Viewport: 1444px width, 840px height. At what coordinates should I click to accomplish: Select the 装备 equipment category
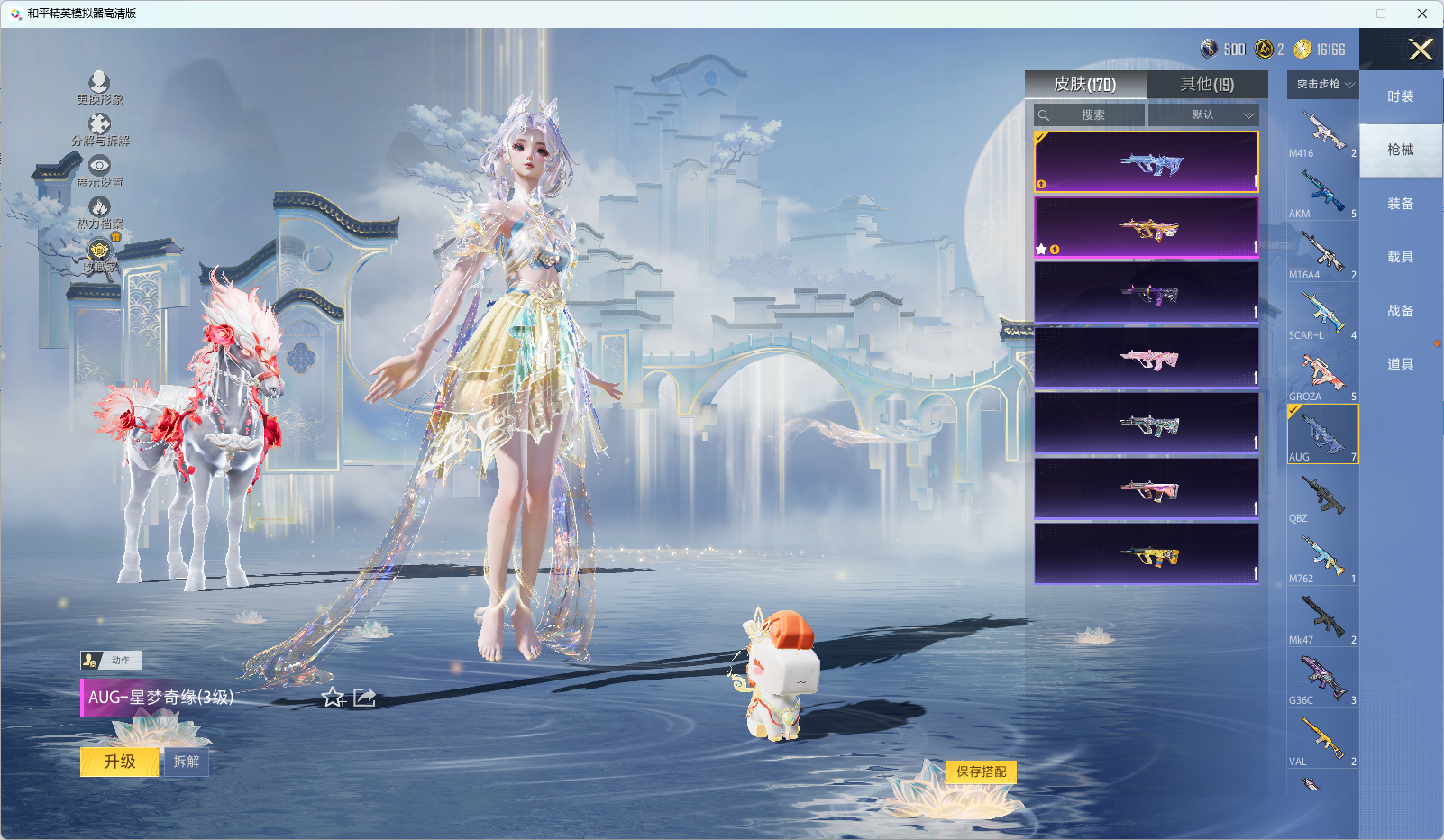point(1400,204)
